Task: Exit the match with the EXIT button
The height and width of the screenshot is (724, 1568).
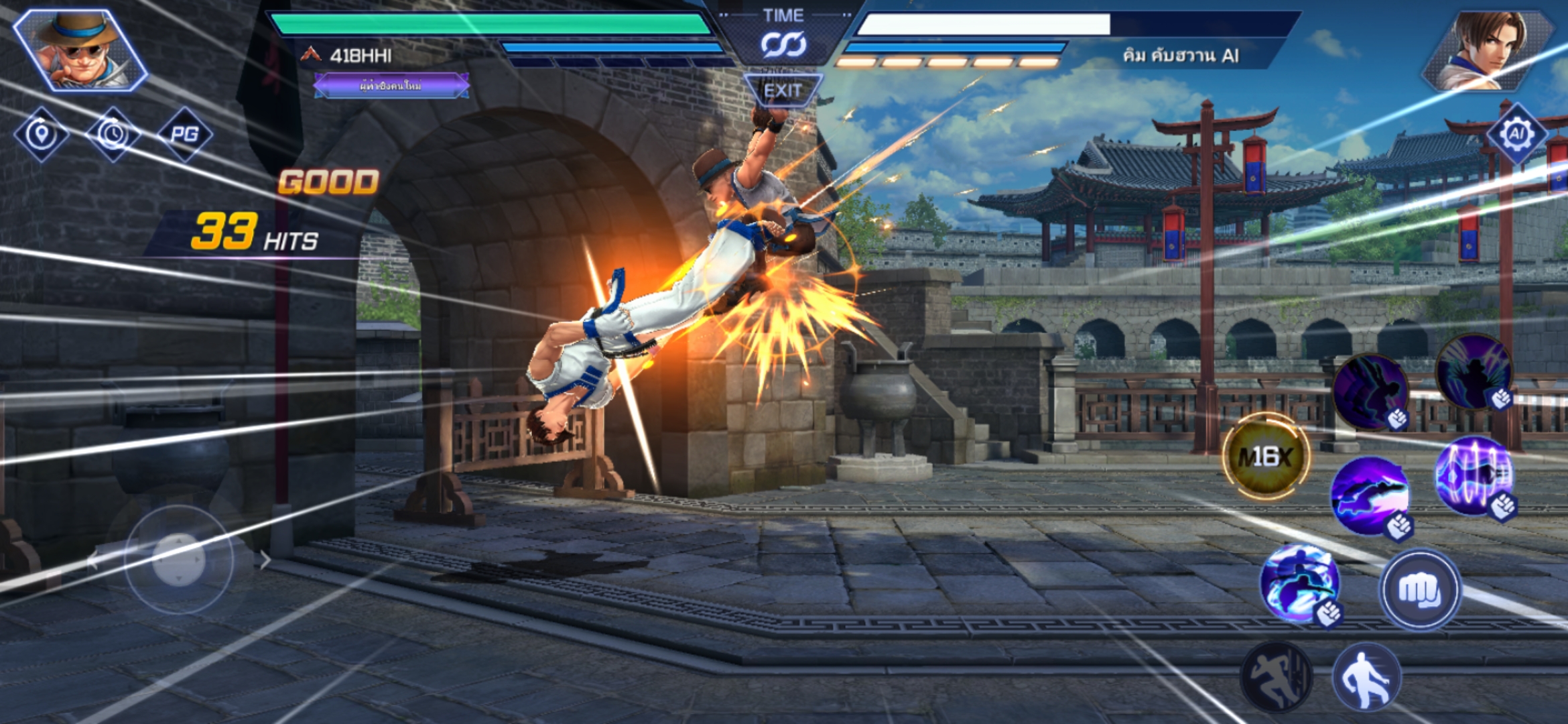Action: click(x=783, y=90)
